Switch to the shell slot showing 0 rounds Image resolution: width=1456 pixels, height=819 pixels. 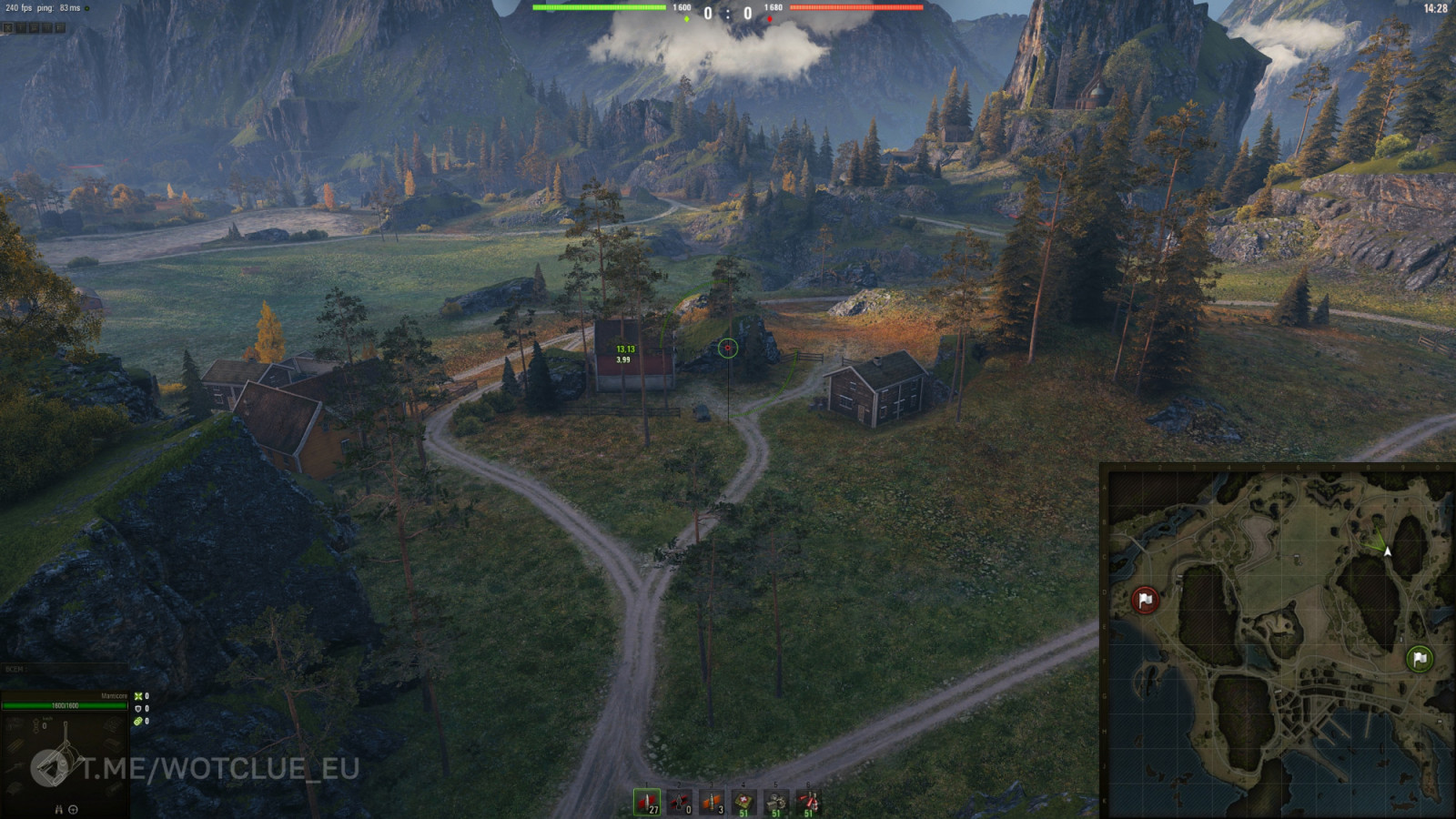coord(680,802)
